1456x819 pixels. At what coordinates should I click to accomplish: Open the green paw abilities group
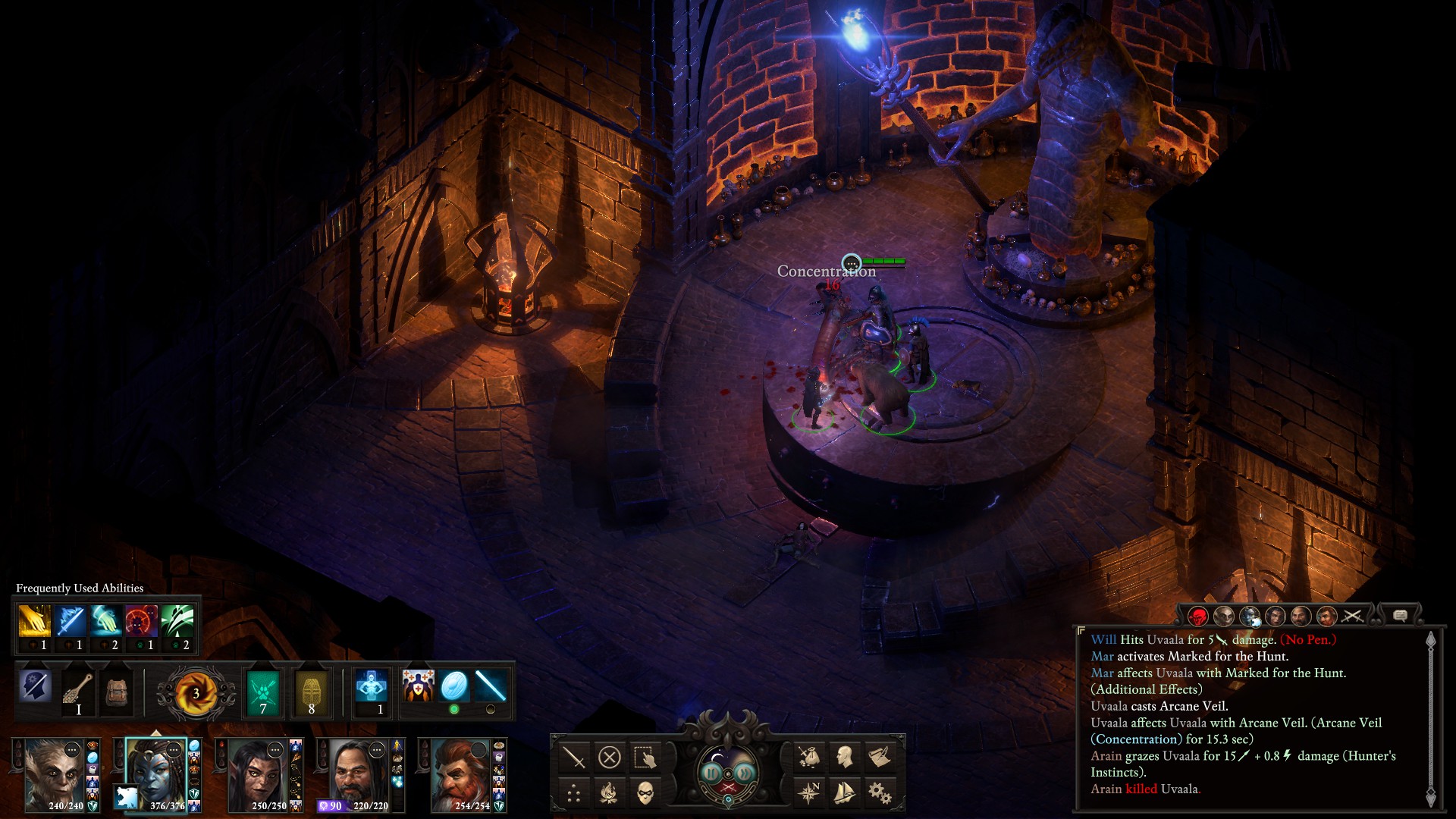pyautogui.click(x=263, y=692)
